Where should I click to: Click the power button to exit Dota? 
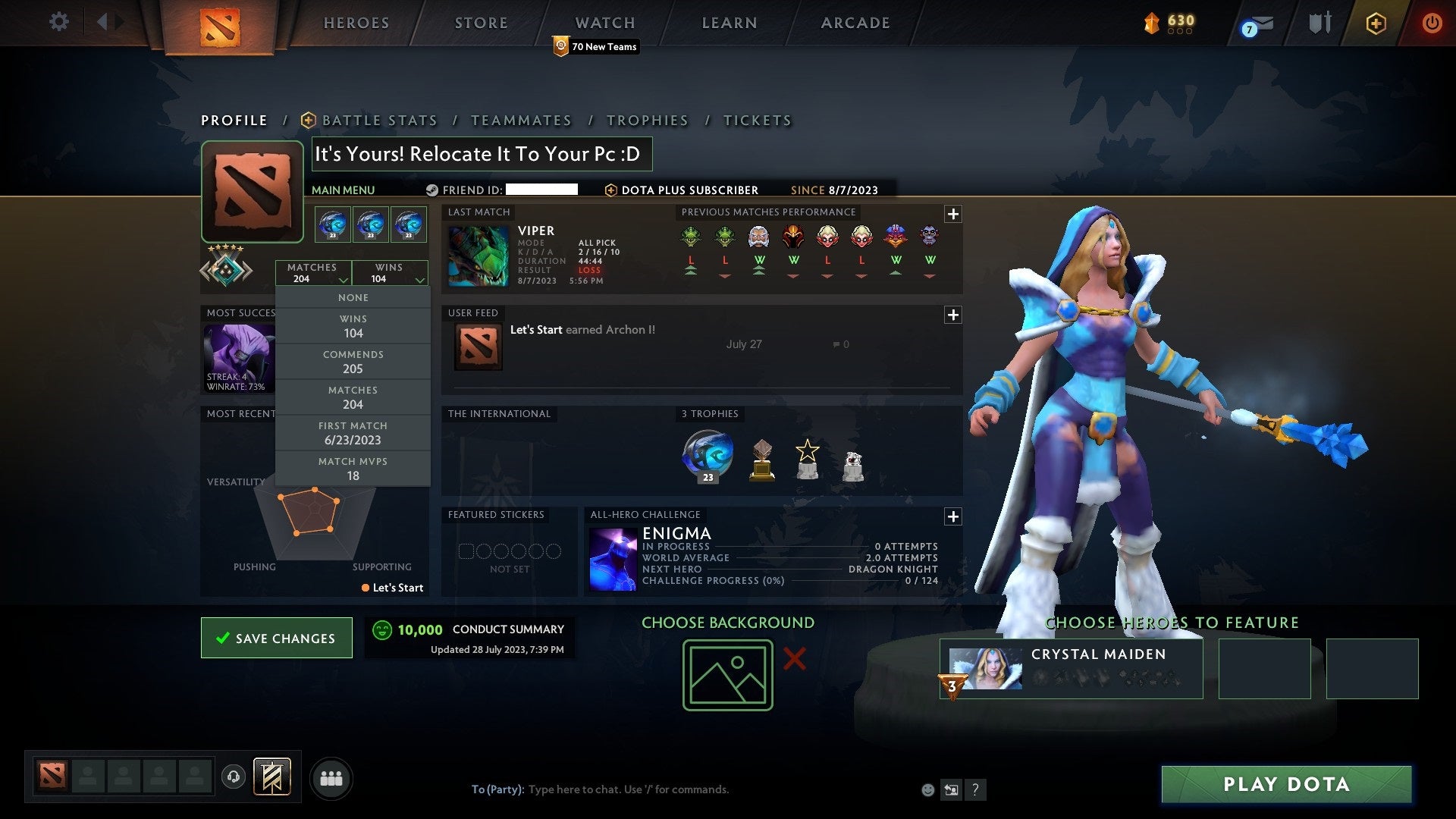[1432, 23]
